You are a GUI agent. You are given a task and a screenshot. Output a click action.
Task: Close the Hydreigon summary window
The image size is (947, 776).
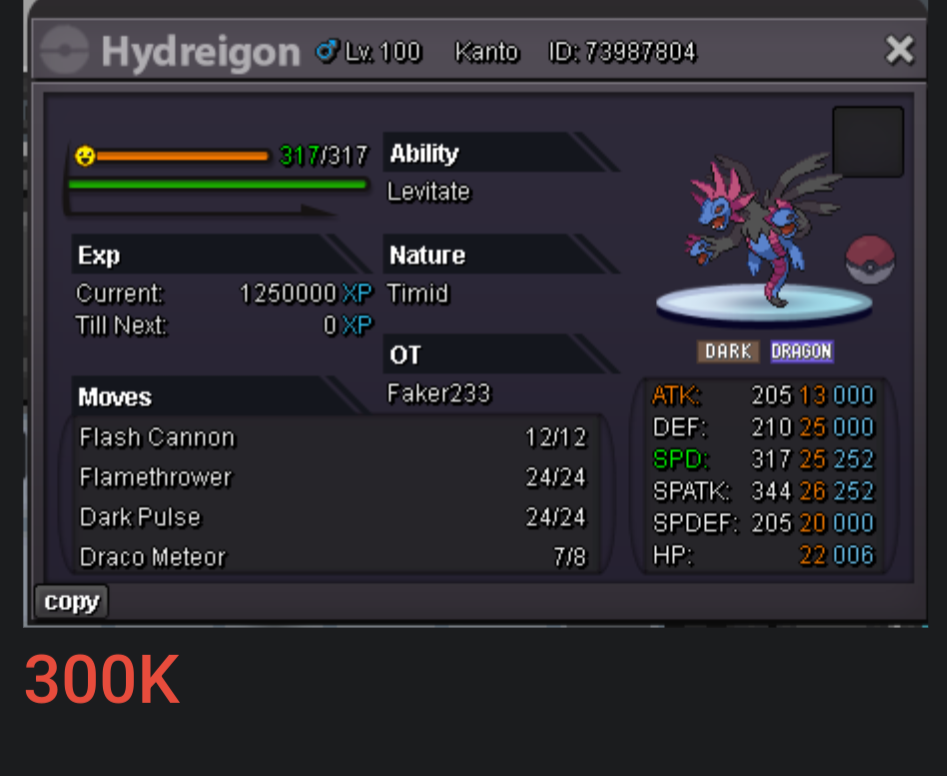[x=899, y=50]
